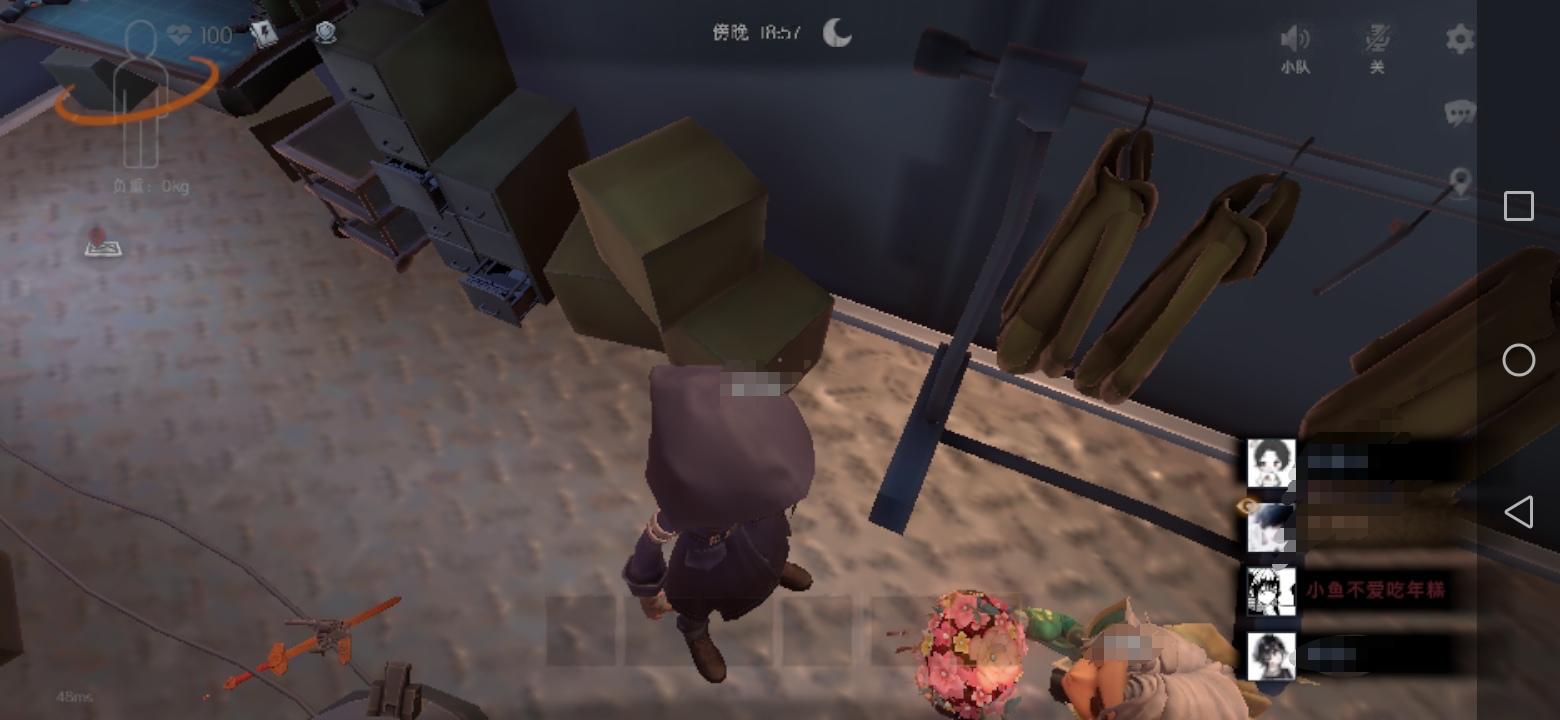Open the quick chat bubble icon

[x=1461, y=113]
